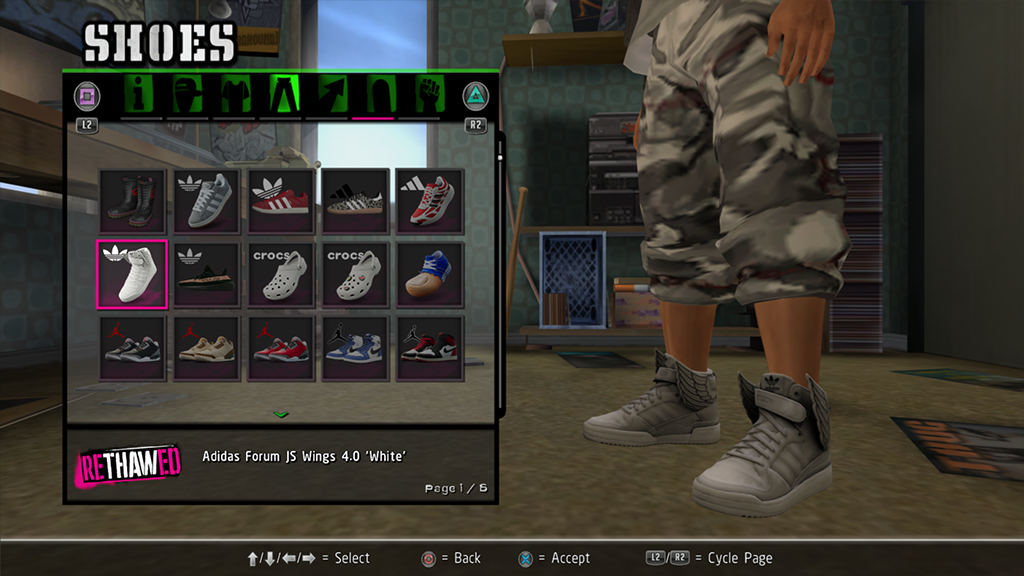The height and width of the screenshot is (576, 1024).
Task: Switch to the t-shirt tab
Action: 235,95
